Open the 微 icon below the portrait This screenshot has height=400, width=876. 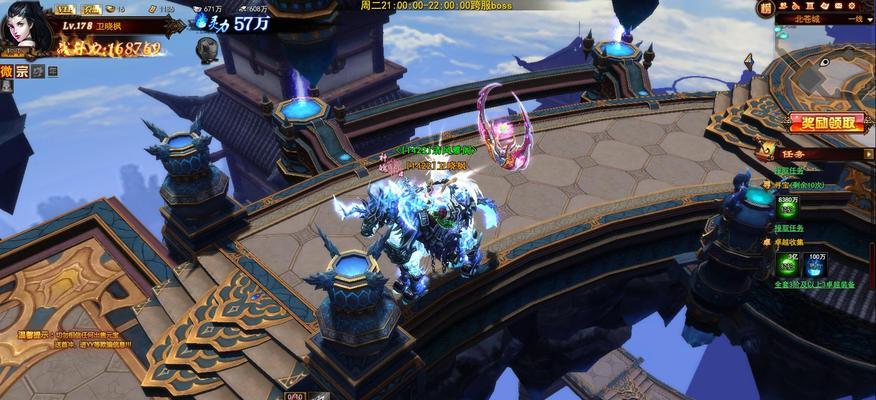coord(7,71)
